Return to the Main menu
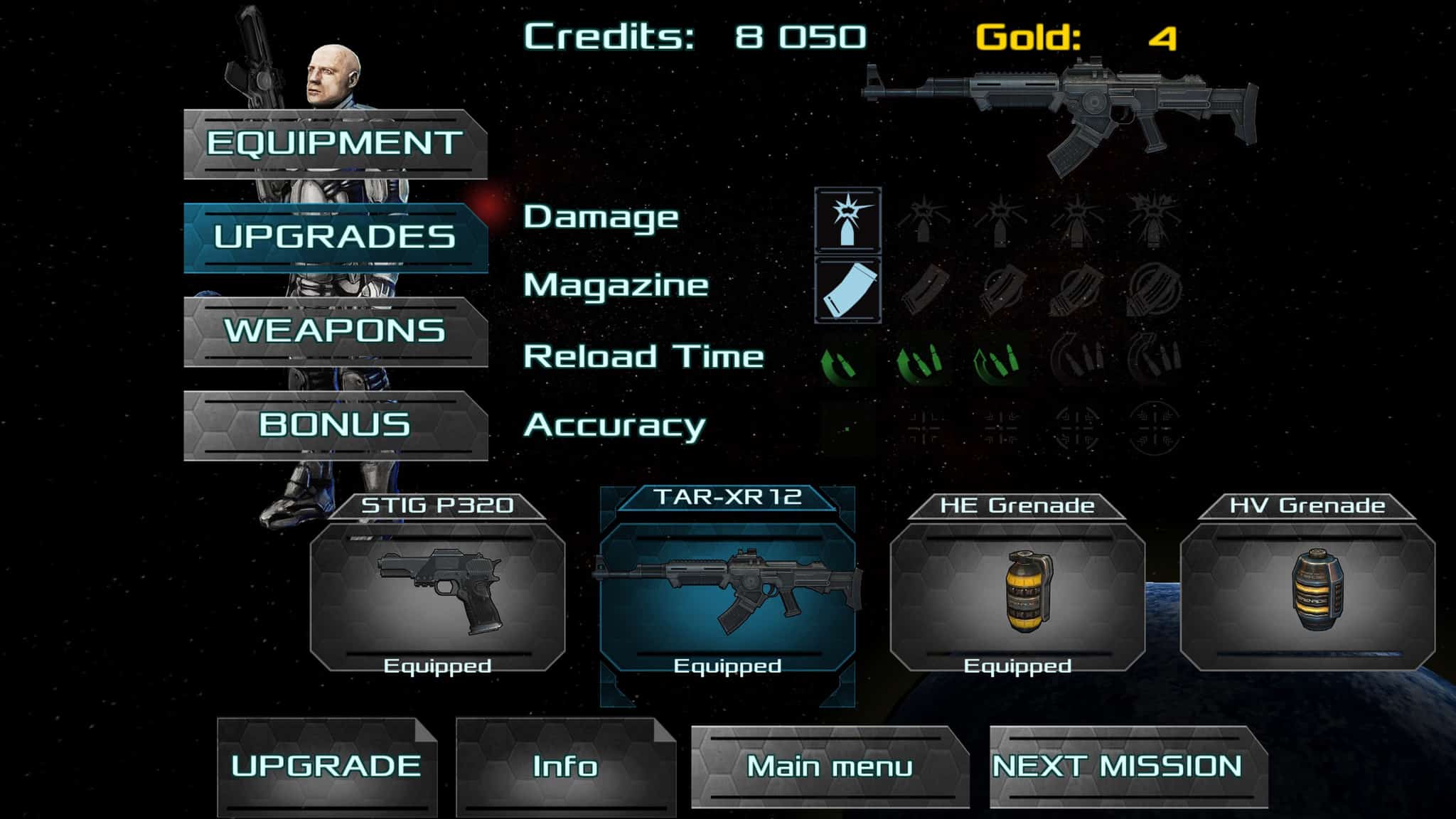The width and height of the screenshot is (1456, 819). tap(830, 766)
